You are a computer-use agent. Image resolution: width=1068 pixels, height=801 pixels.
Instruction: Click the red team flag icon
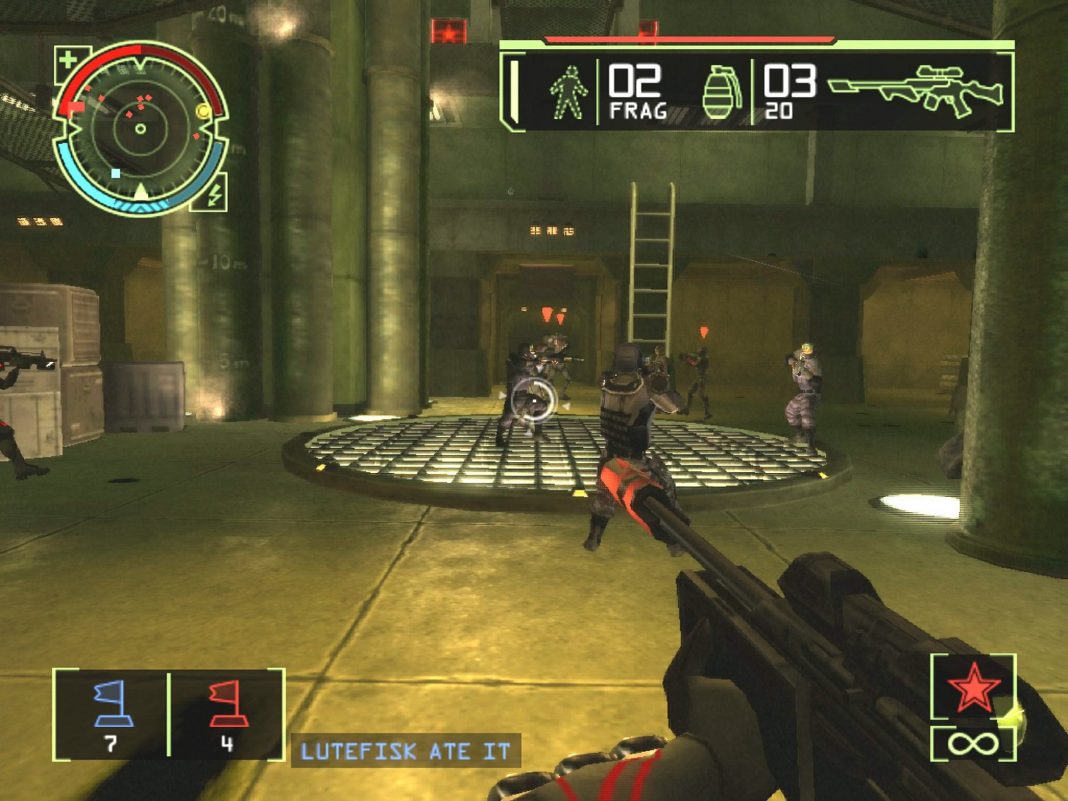226,701
